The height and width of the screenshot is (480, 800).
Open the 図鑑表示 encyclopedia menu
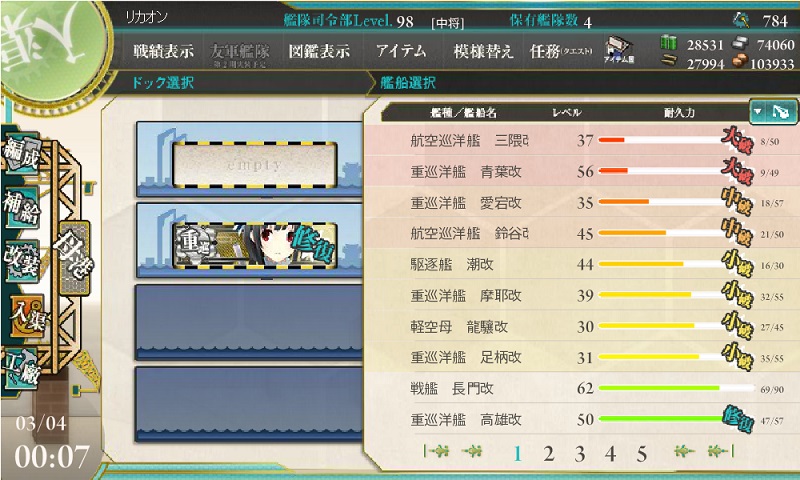(x=319, y=52)
